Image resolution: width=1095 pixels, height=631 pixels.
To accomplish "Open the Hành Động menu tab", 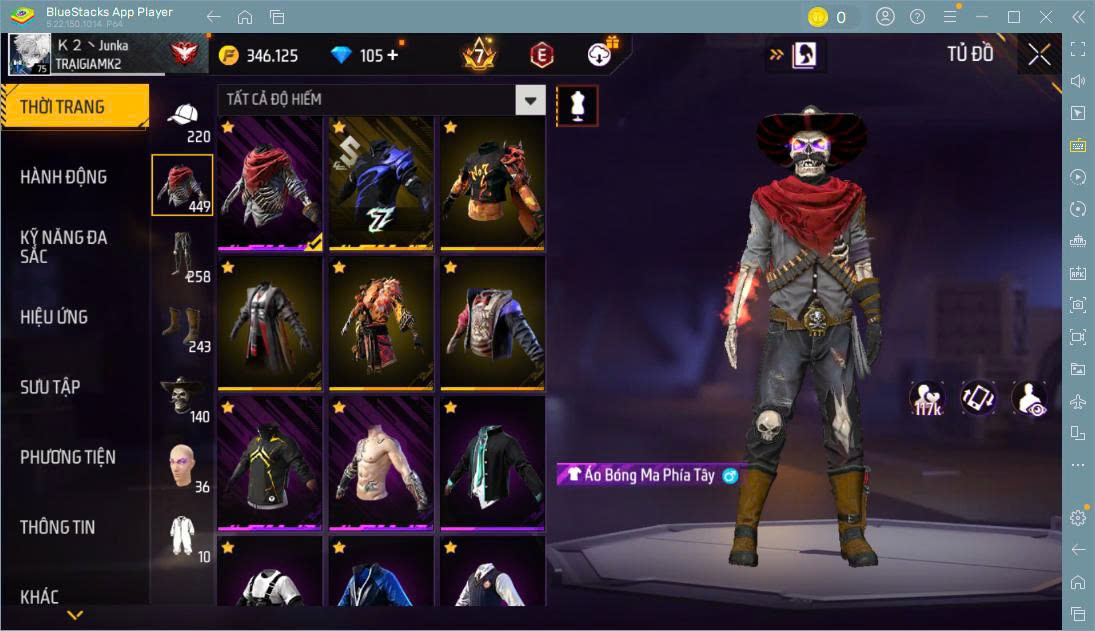I will pos(64,177).
